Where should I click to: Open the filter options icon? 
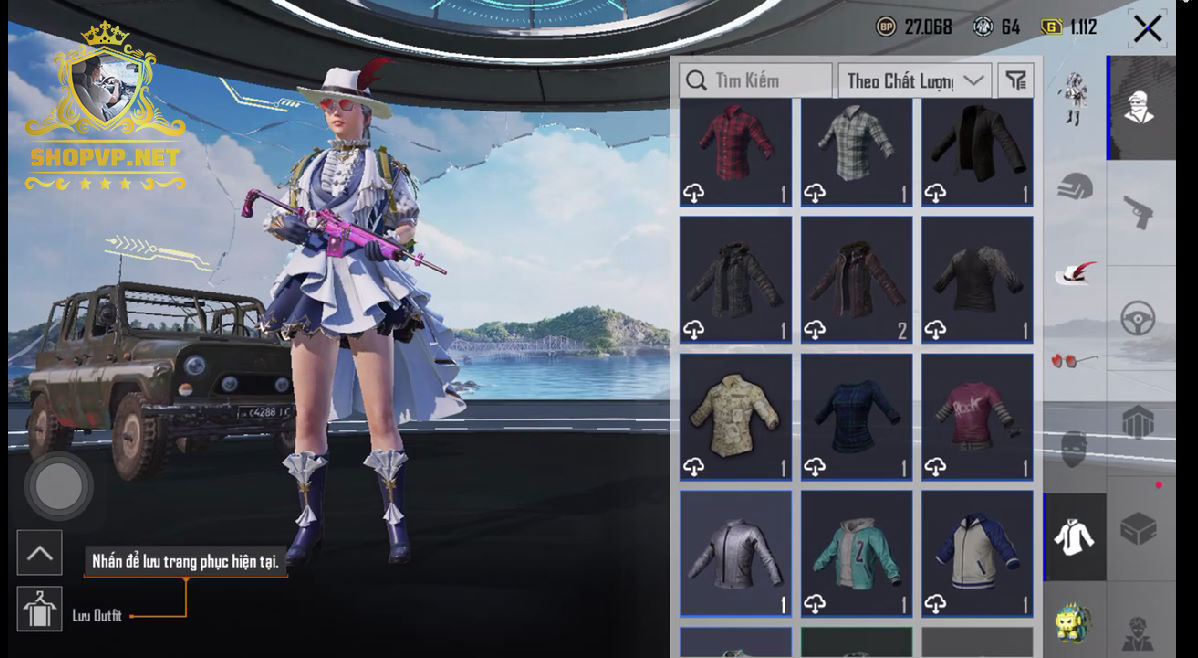1016,81
